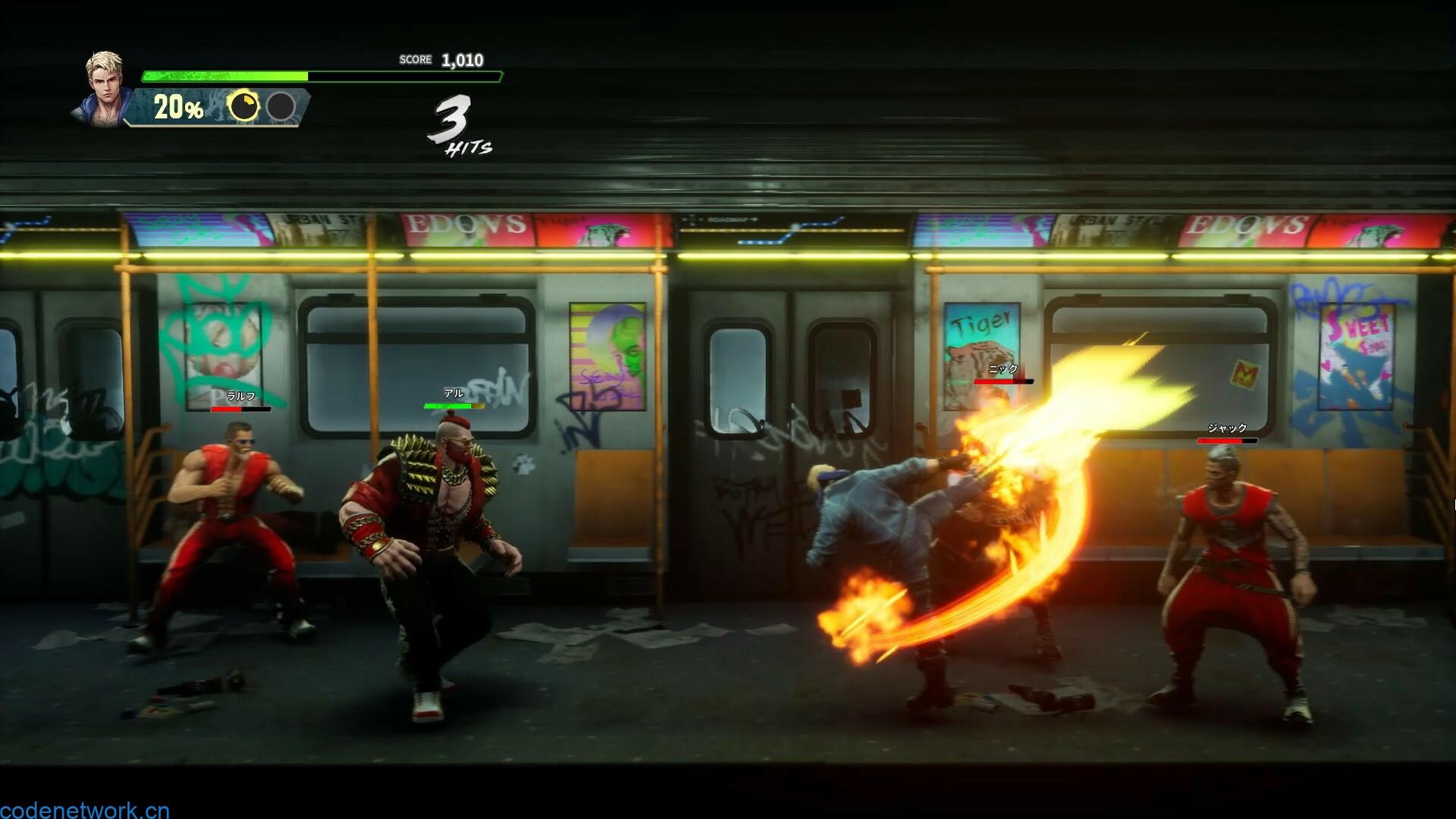Viewport: 1456px width, 819px height.
Task: Open the codenetwork.cn watermark link
Action: click(x=84, y=809)
